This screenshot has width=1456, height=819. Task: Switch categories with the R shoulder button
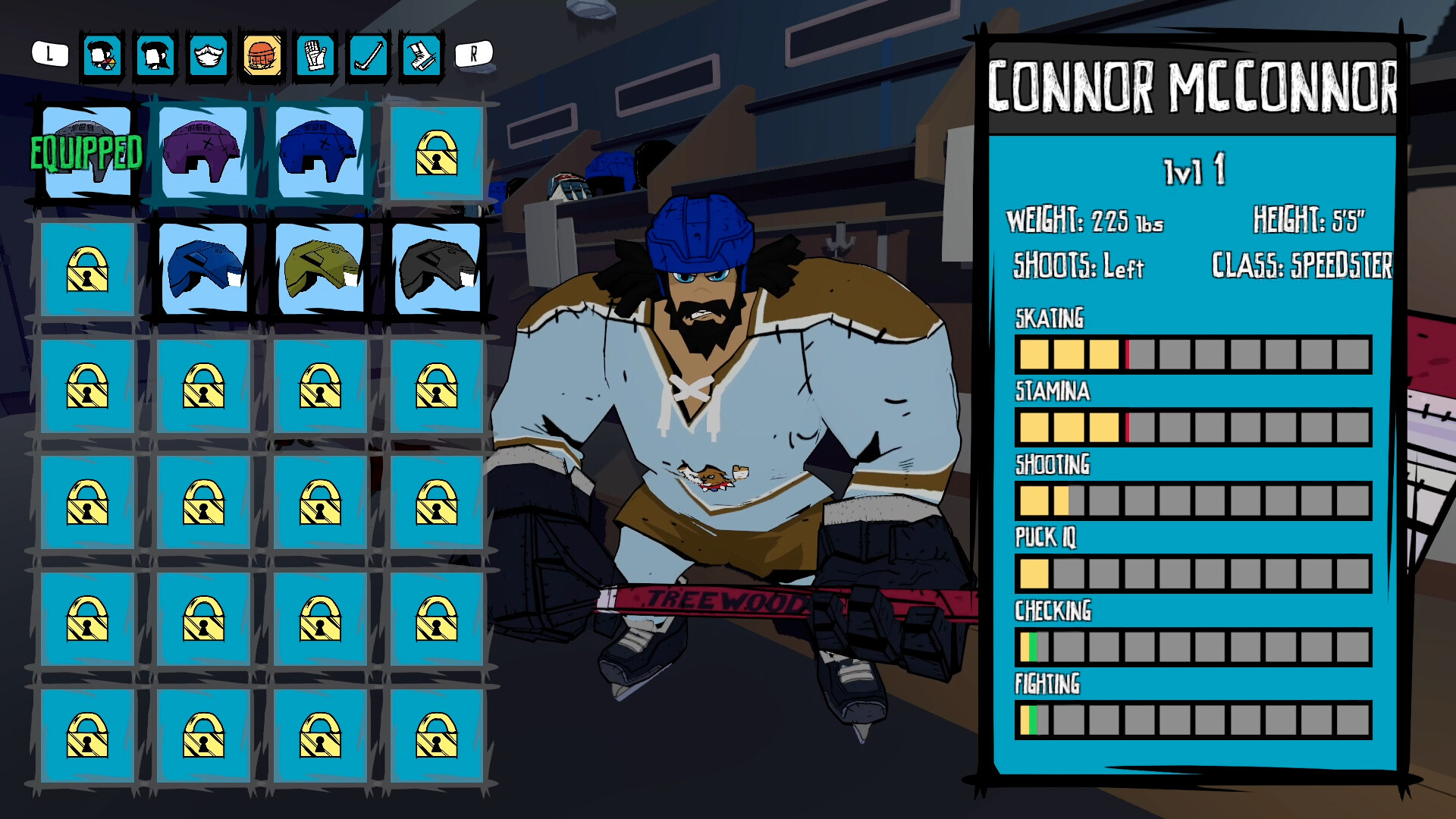click(x=475, y=54)
